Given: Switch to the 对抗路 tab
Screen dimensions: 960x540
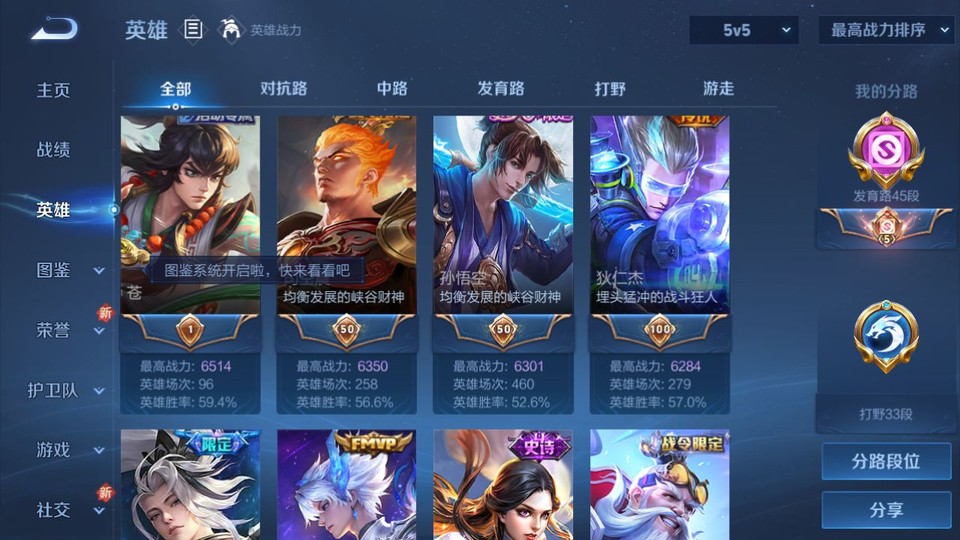Looking at the screenshot, I should 283,88.
